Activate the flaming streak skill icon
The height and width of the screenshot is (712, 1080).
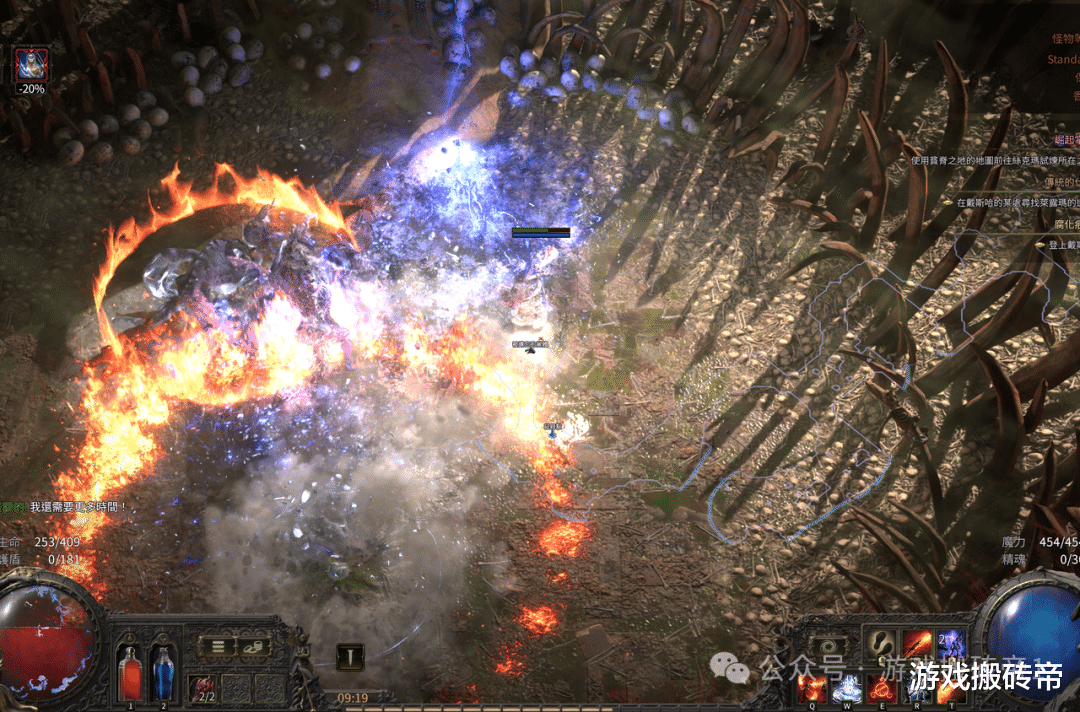[x=917, y=643]
